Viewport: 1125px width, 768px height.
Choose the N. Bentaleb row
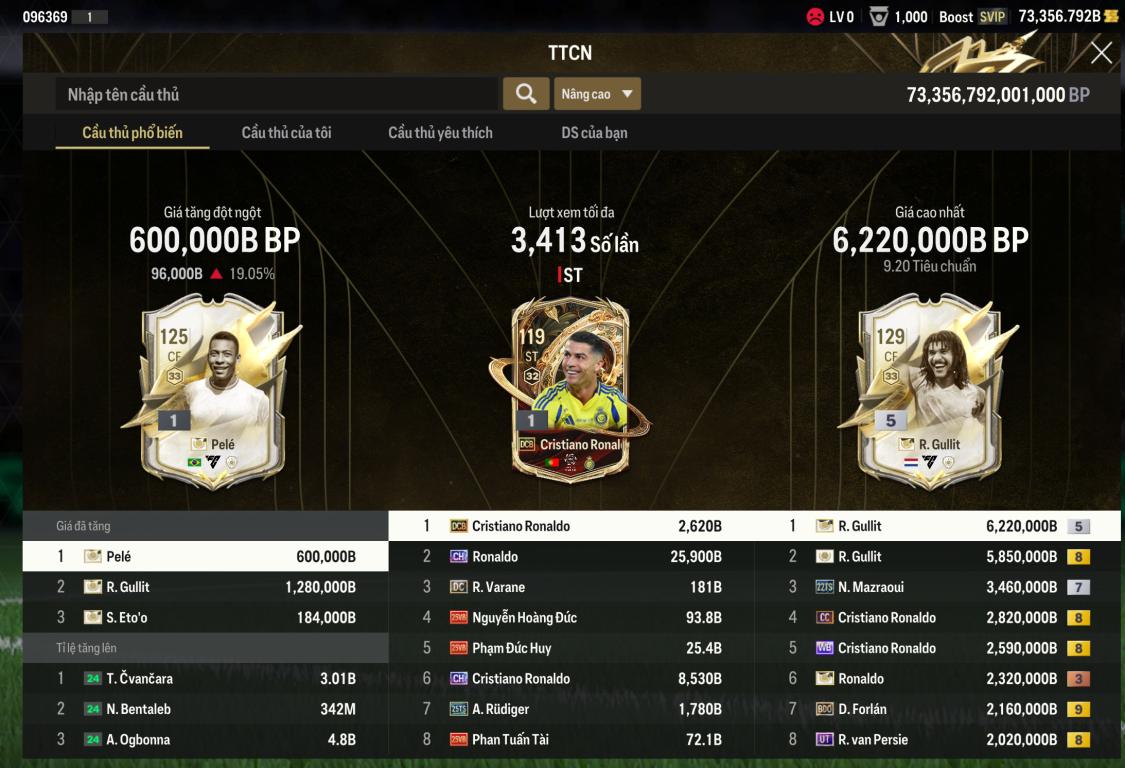point(205,709)
